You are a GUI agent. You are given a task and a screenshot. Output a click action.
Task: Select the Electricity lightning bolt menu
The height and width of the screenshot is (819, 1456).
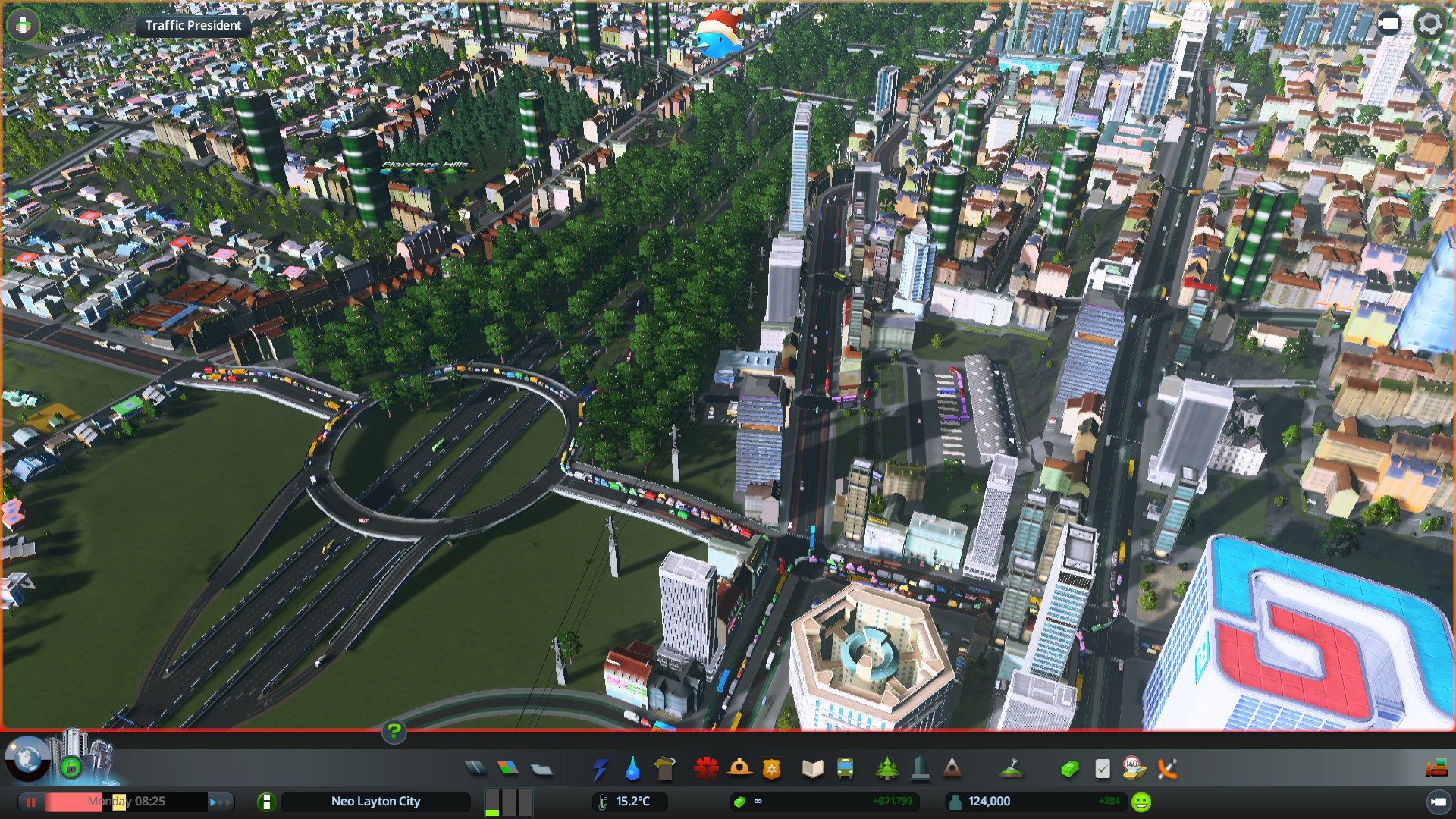(601, 769)
